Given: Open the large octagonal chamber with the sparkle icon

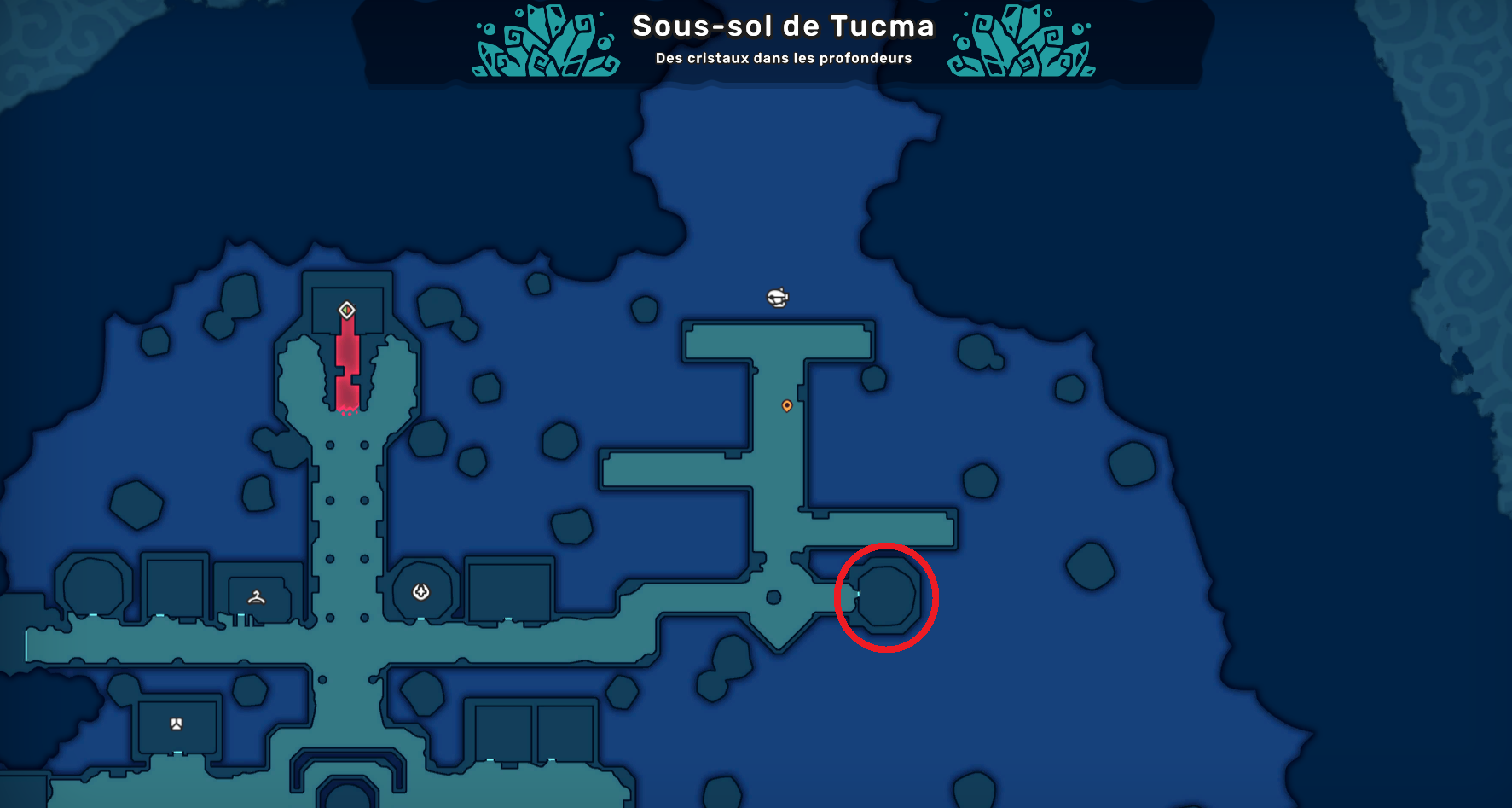Looking at the screenshot, I should click(x=420, y=589).
